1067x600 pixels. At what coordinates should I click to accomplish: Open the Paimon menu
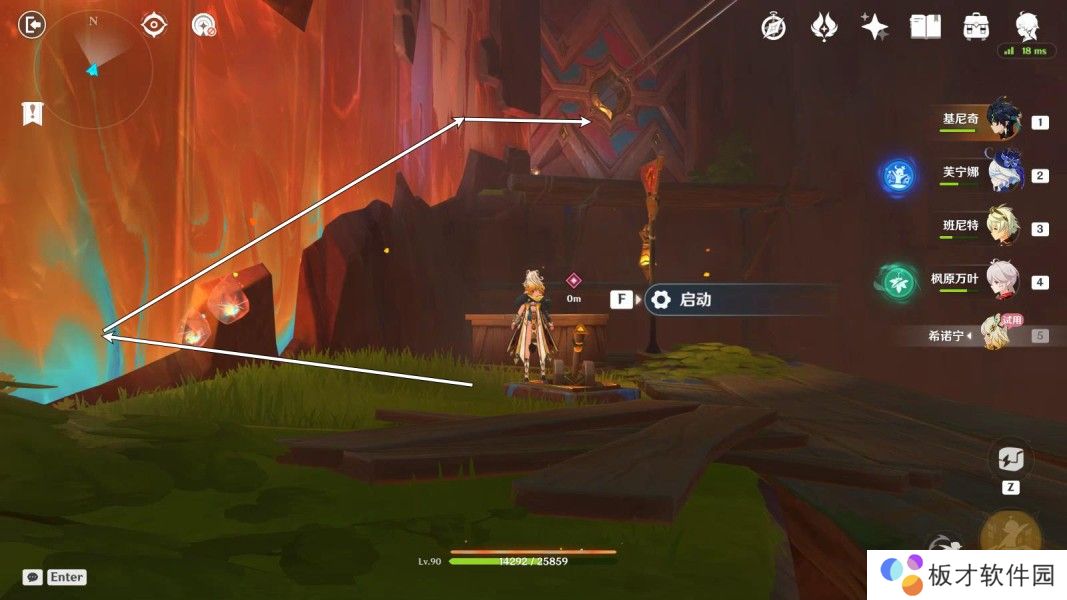[1027, 25]
